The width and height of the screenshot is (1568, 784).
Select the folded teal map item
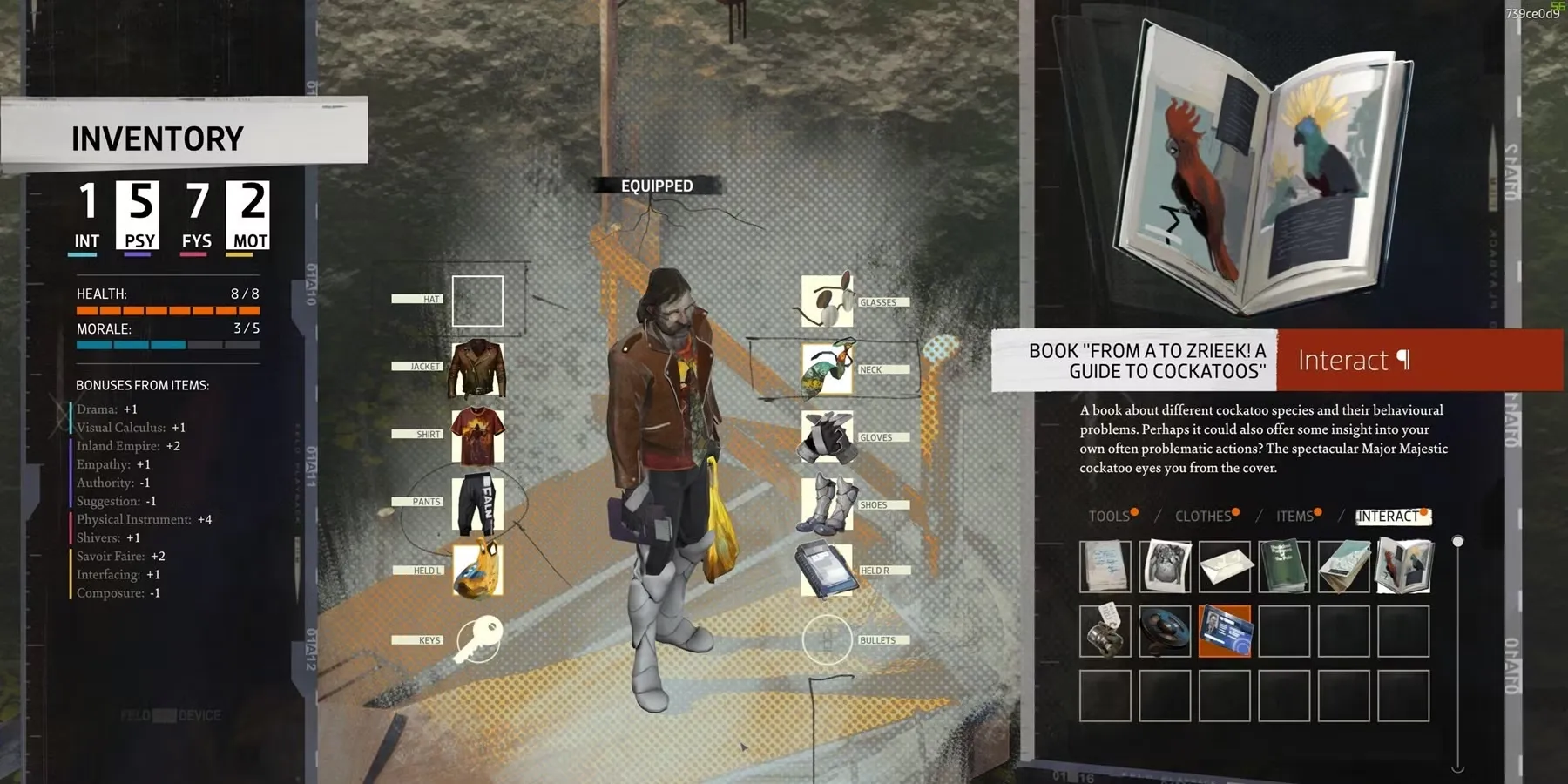pyautogui.click(x=1343, y=566)
